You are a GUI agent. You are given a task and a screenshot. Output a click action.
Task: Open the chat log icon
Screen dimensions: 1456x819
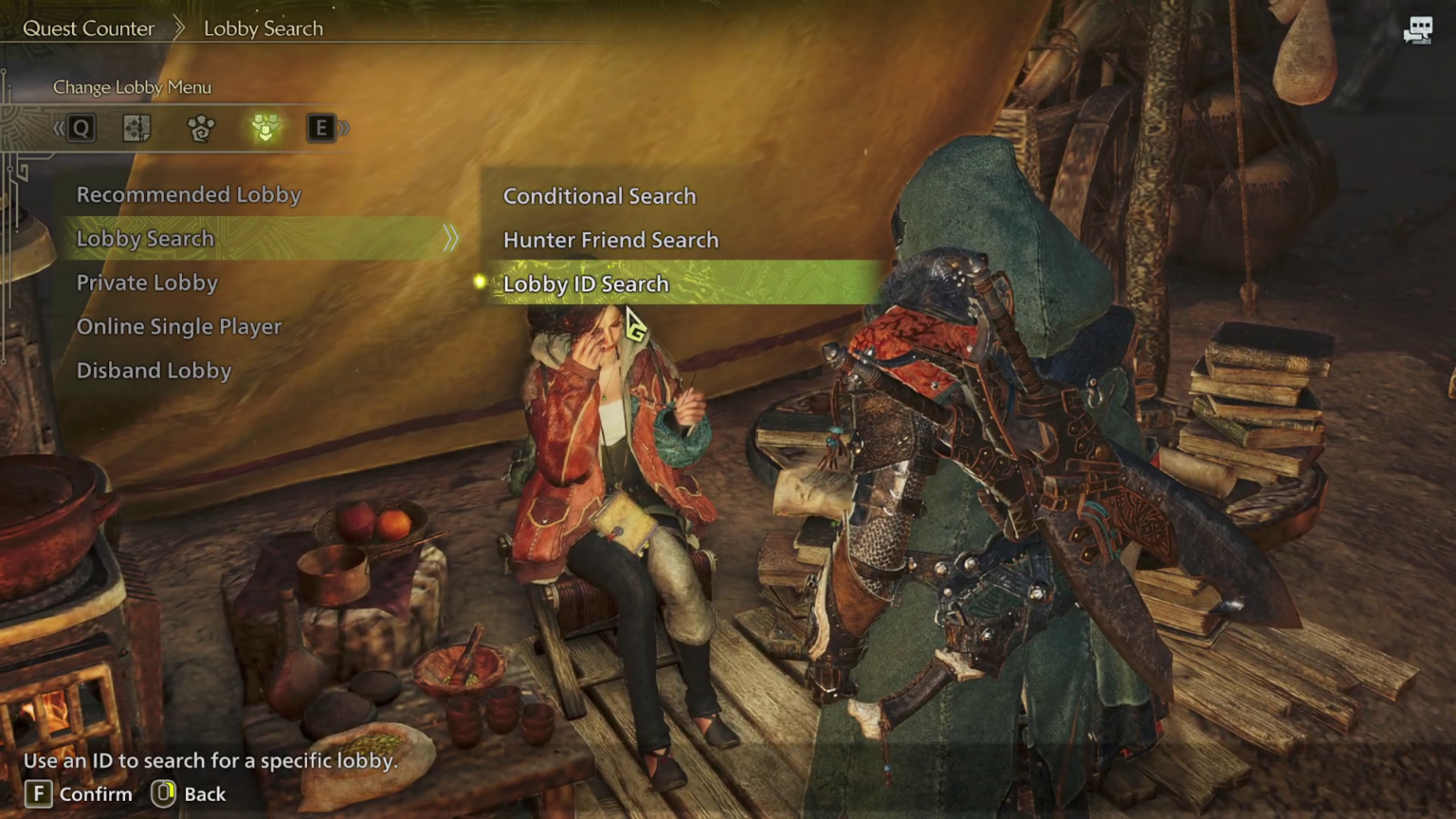(x=1418, y=30)
